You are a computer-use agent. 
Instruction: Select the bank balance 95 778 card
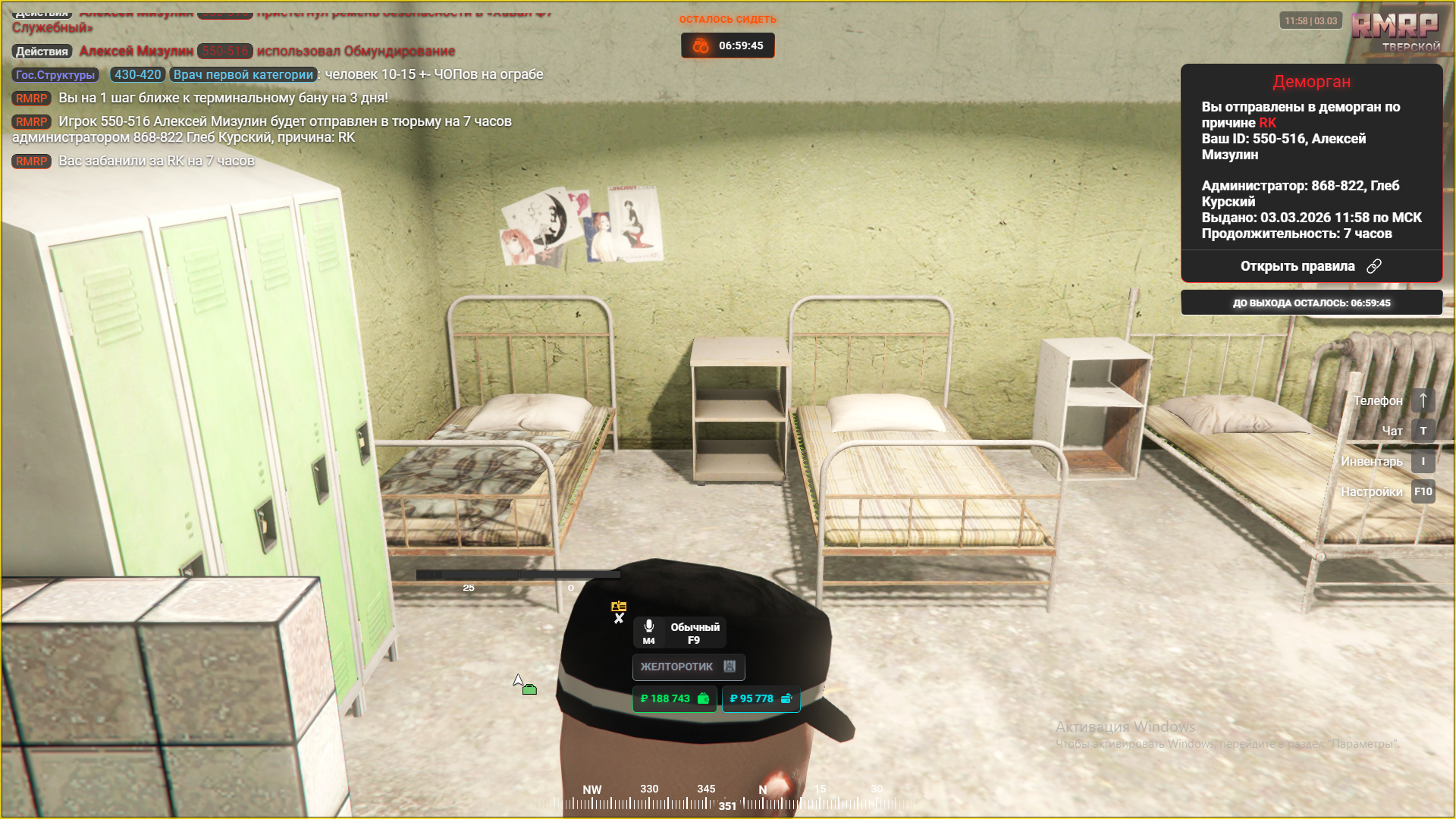[x=761, y=698]
